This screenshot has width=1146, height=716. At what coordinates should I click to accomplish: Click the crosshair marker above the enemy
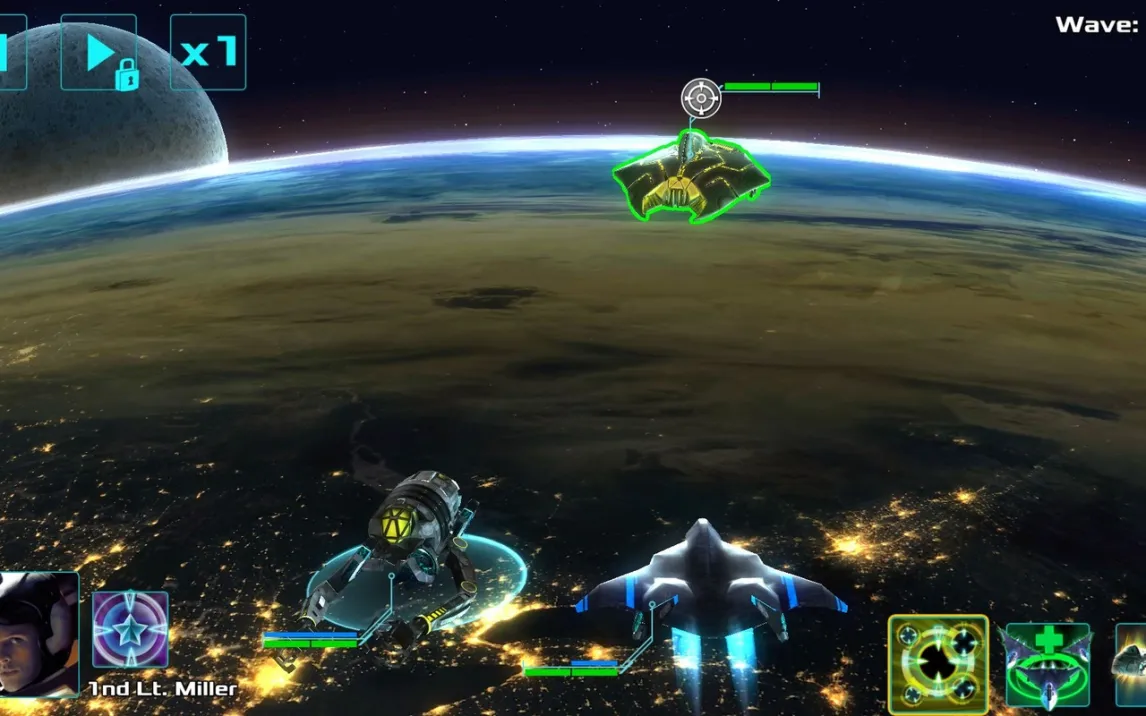click(701, 98)
